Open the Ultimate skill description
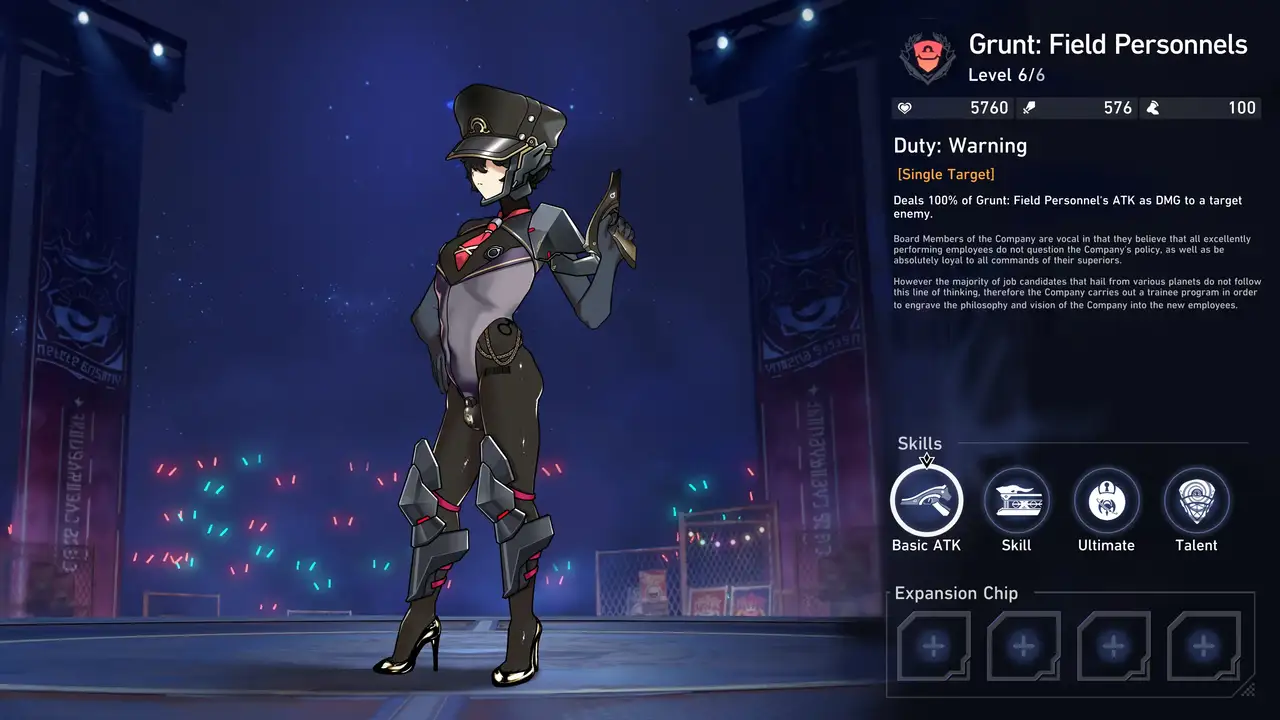This screenshot has height=720, width=1280. point(1106,500)
